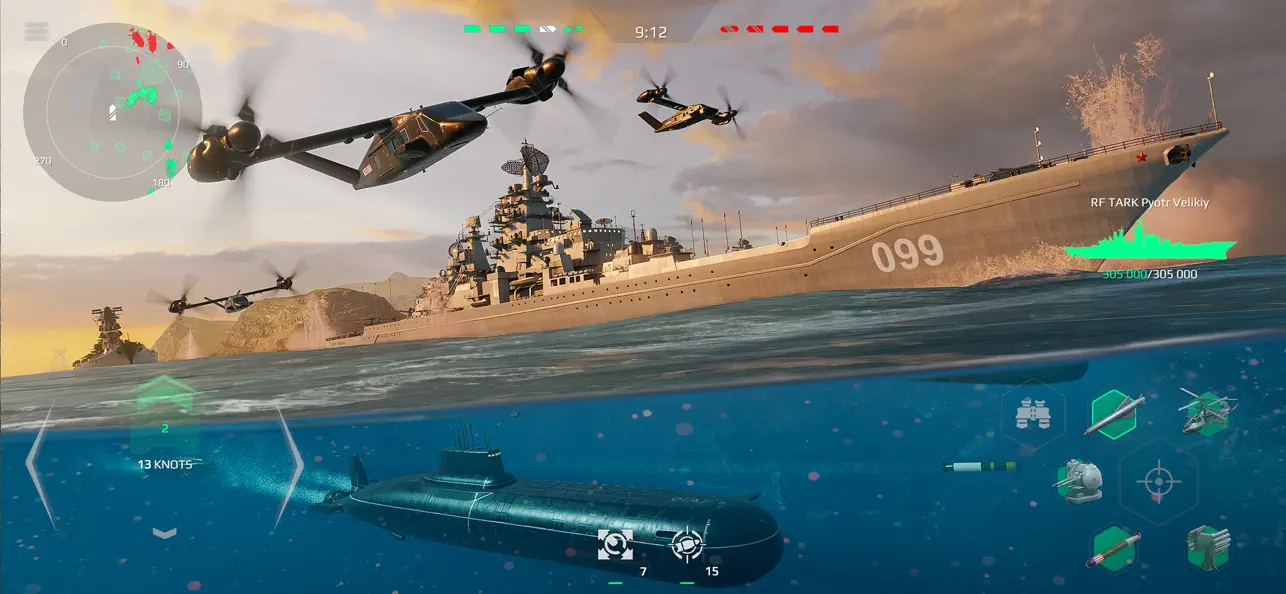Fire using the crosshair button
1286x594 pixels.
pyautogui.click(x=1158, y=482)
